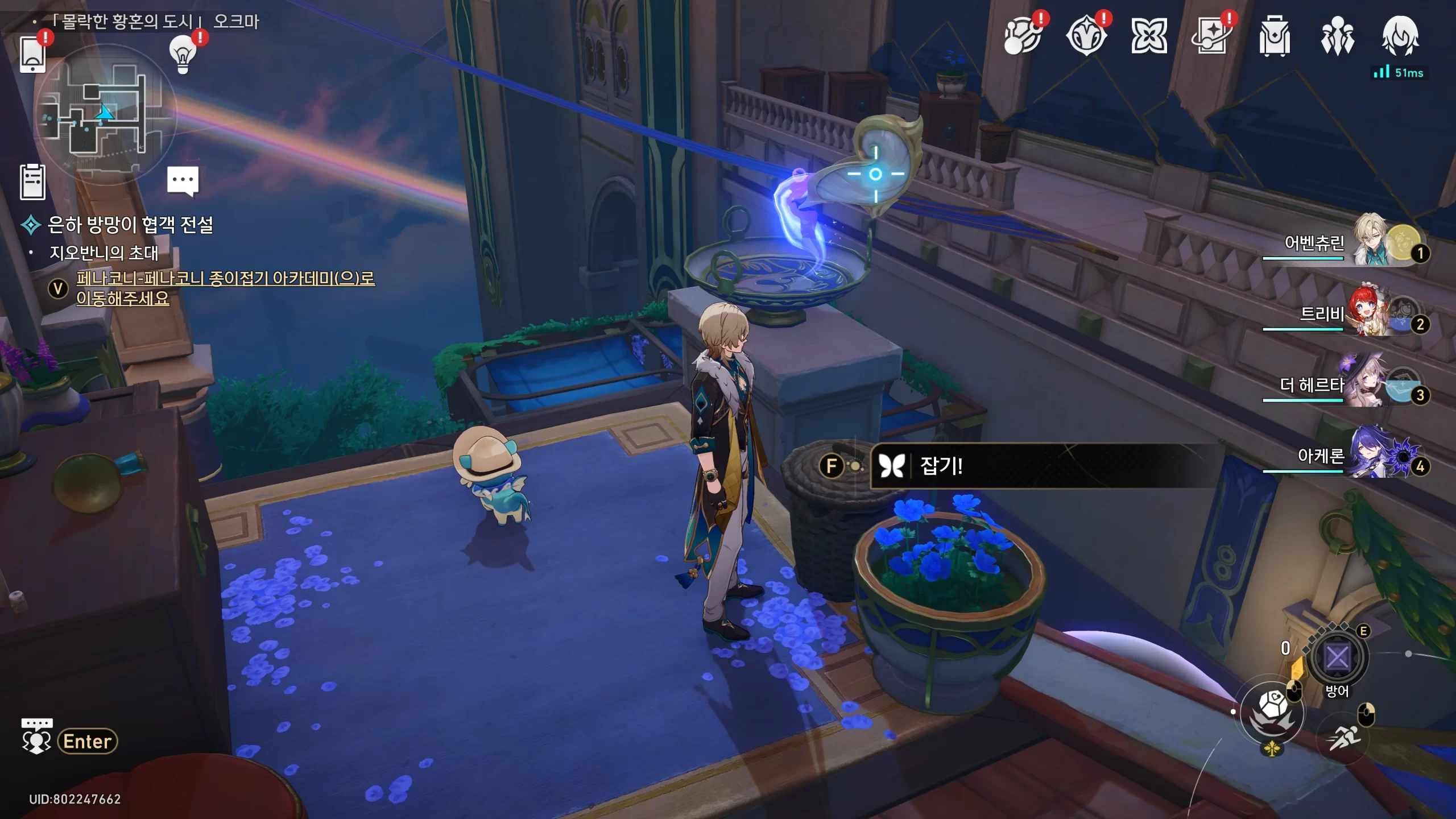Open the chat speech bubble
The width and height of the screenshot is (1456, 819).
pyautogui.click(x=183, y=180)
